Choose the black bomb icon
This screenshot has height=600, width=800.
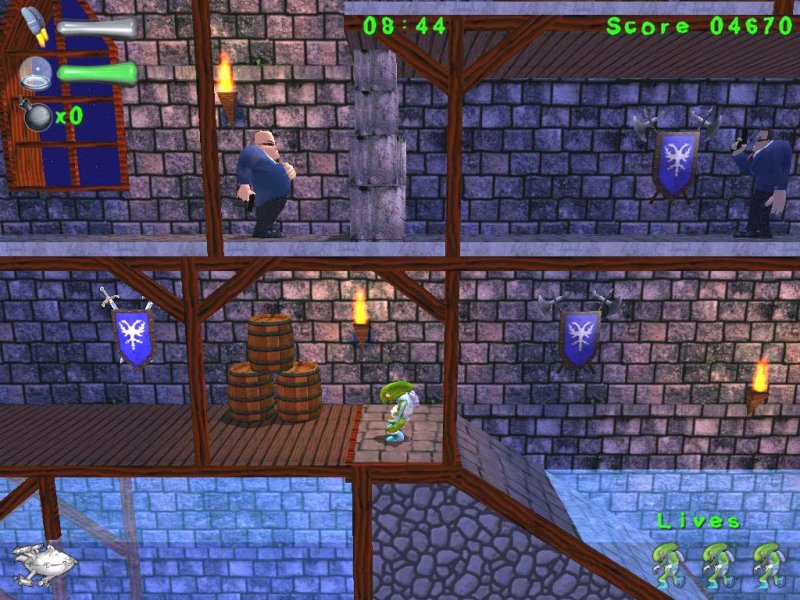click(x=36, y=115)
